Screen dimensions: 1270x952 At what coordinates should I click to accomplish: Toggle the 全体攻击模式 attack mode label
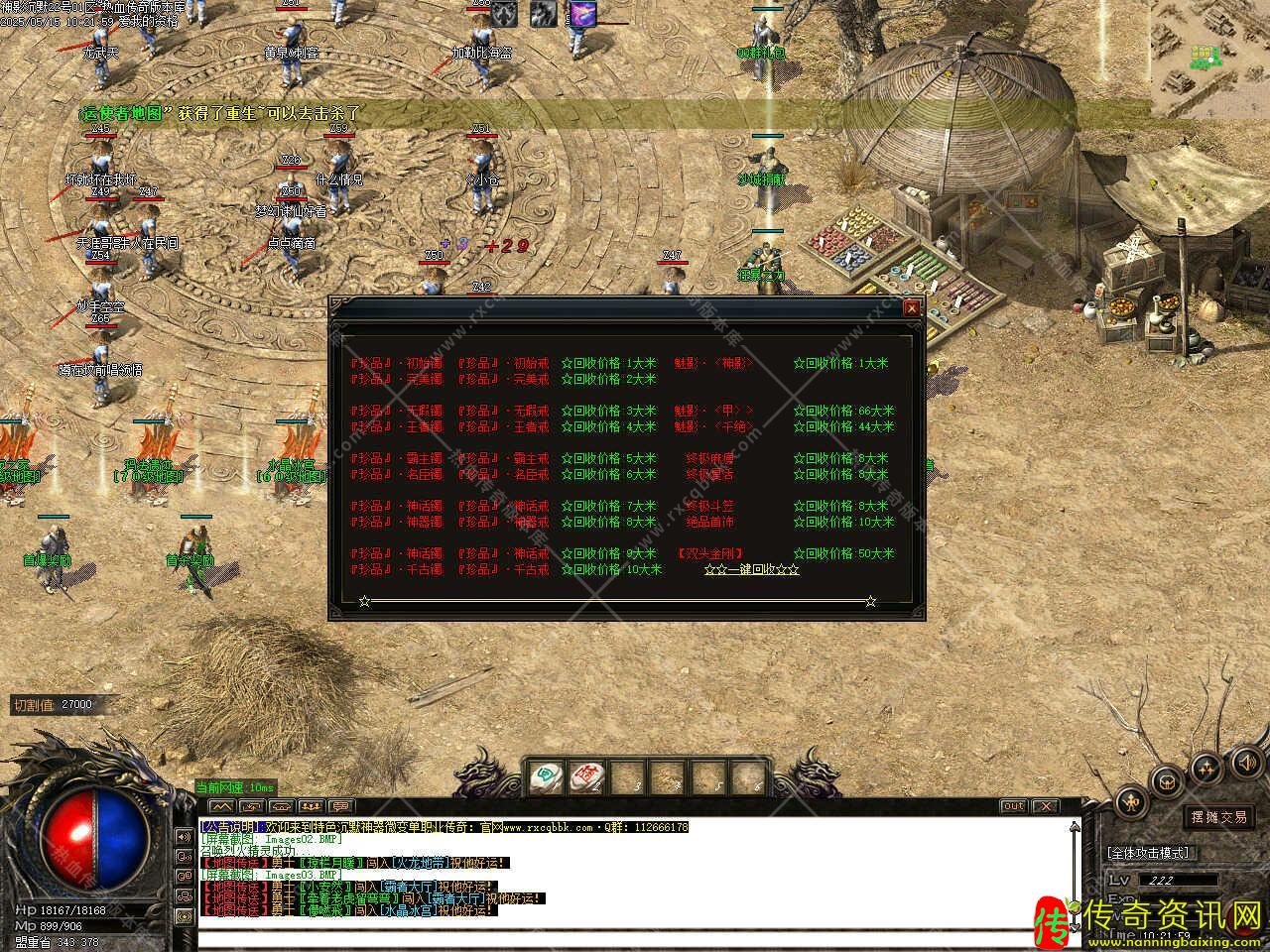pyautogui.click(x=1150, y=852)
